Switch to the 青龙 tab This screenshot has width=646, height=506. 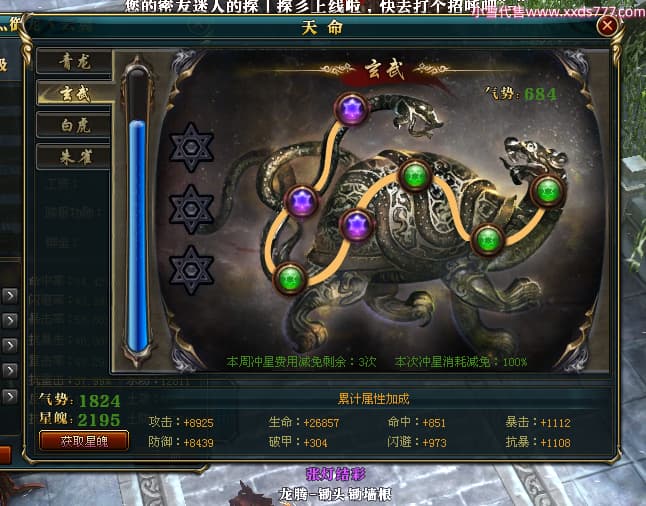pyautogui.click(x=72, y=62)
